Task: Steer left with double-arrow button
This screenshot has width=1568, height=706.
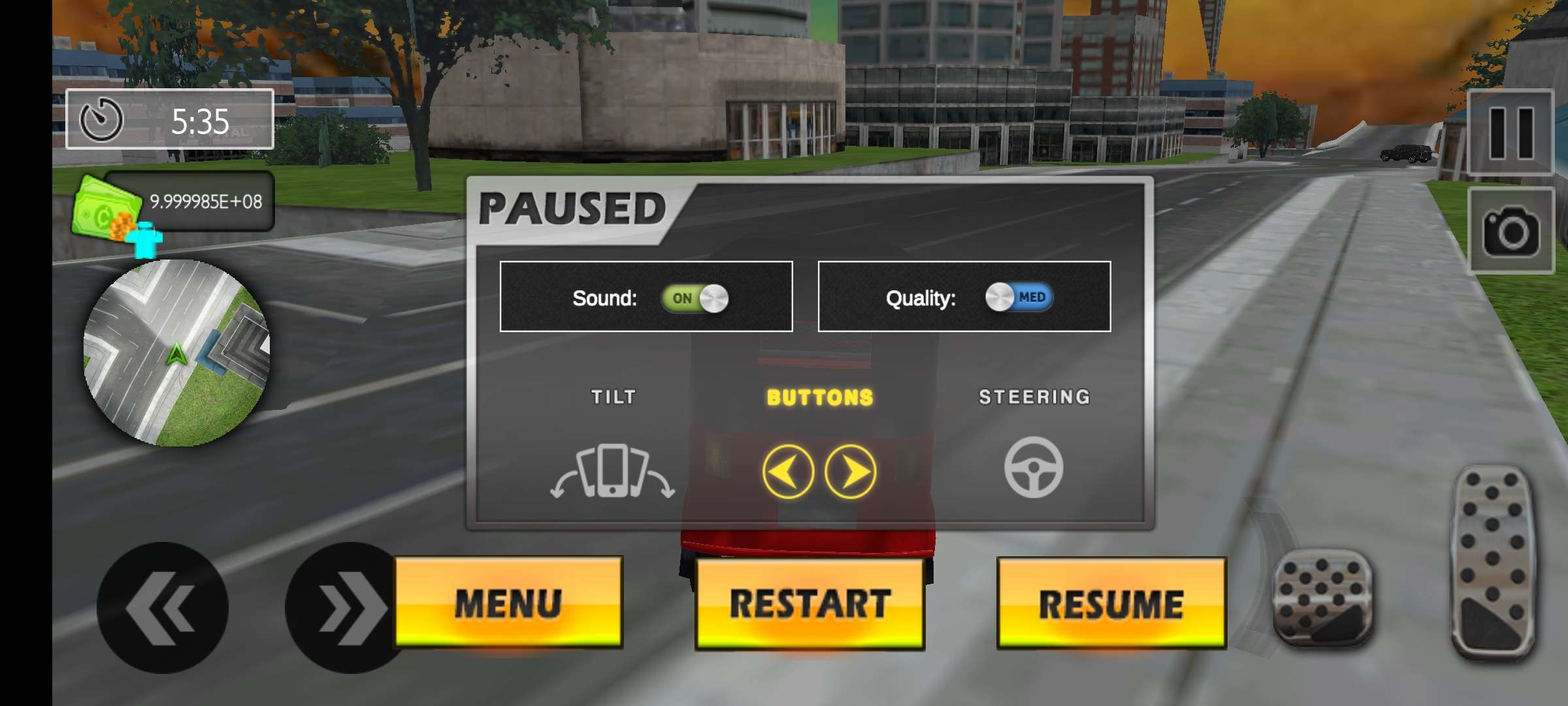Action: pyautogui.click(x=162, y=608)
